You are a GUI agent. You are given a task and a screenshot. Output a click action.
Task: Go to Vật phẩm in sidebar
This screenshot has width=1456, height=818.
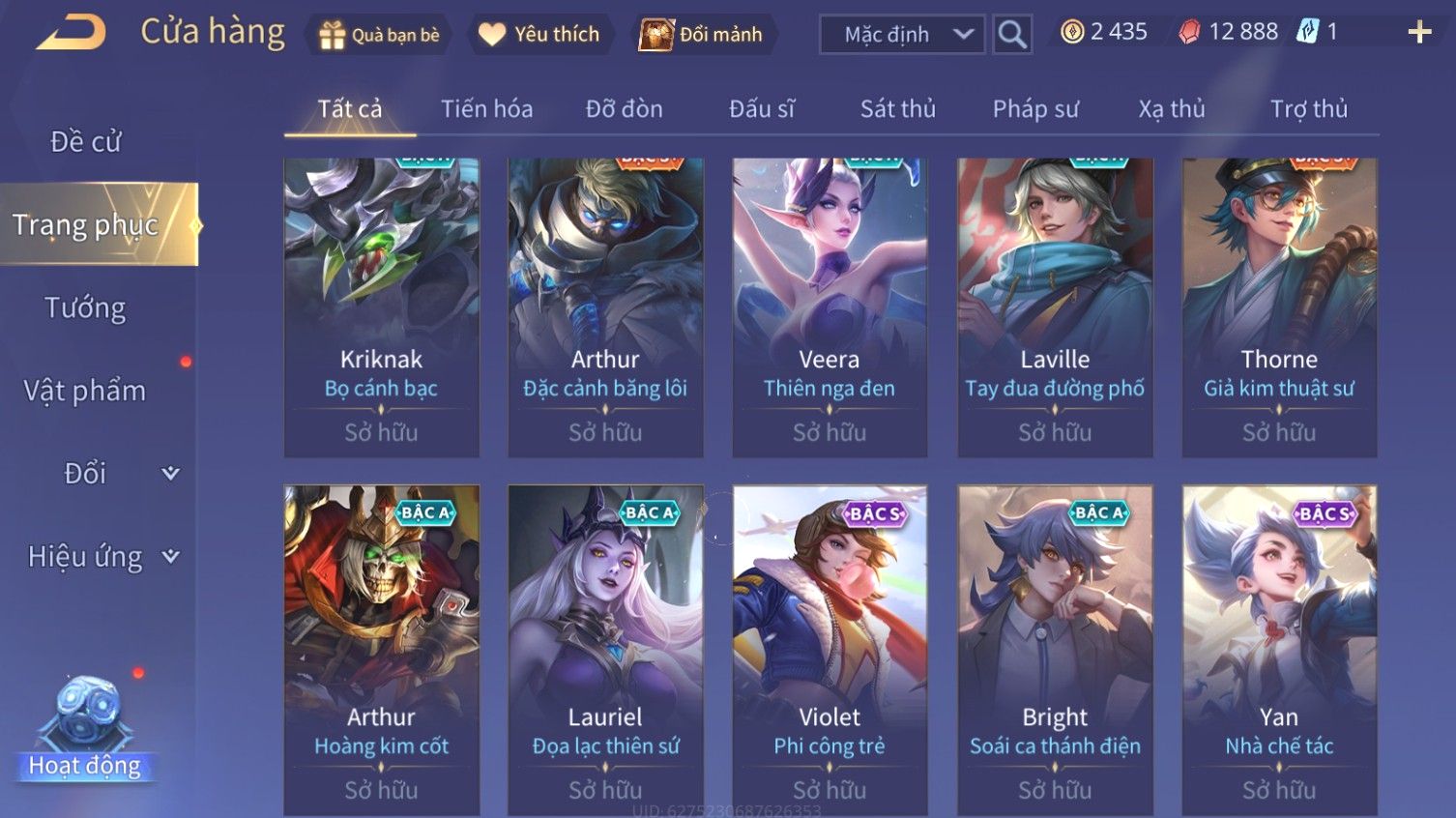click(86, 391)
